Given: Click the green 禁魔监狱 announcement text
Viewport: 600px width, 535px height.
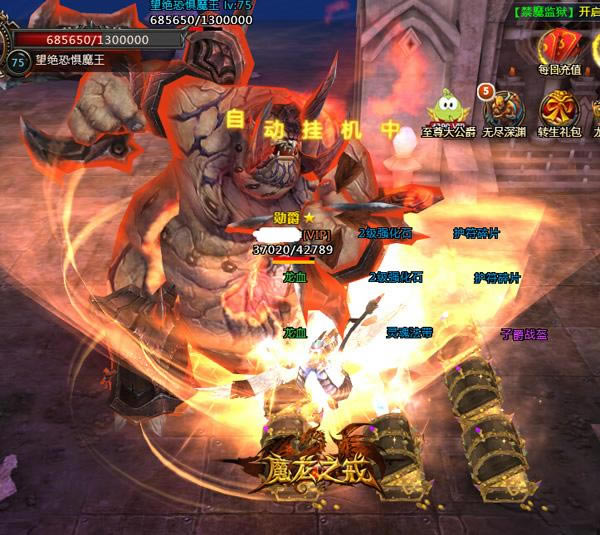Looking at the screenshot, I should coord(542,12).
